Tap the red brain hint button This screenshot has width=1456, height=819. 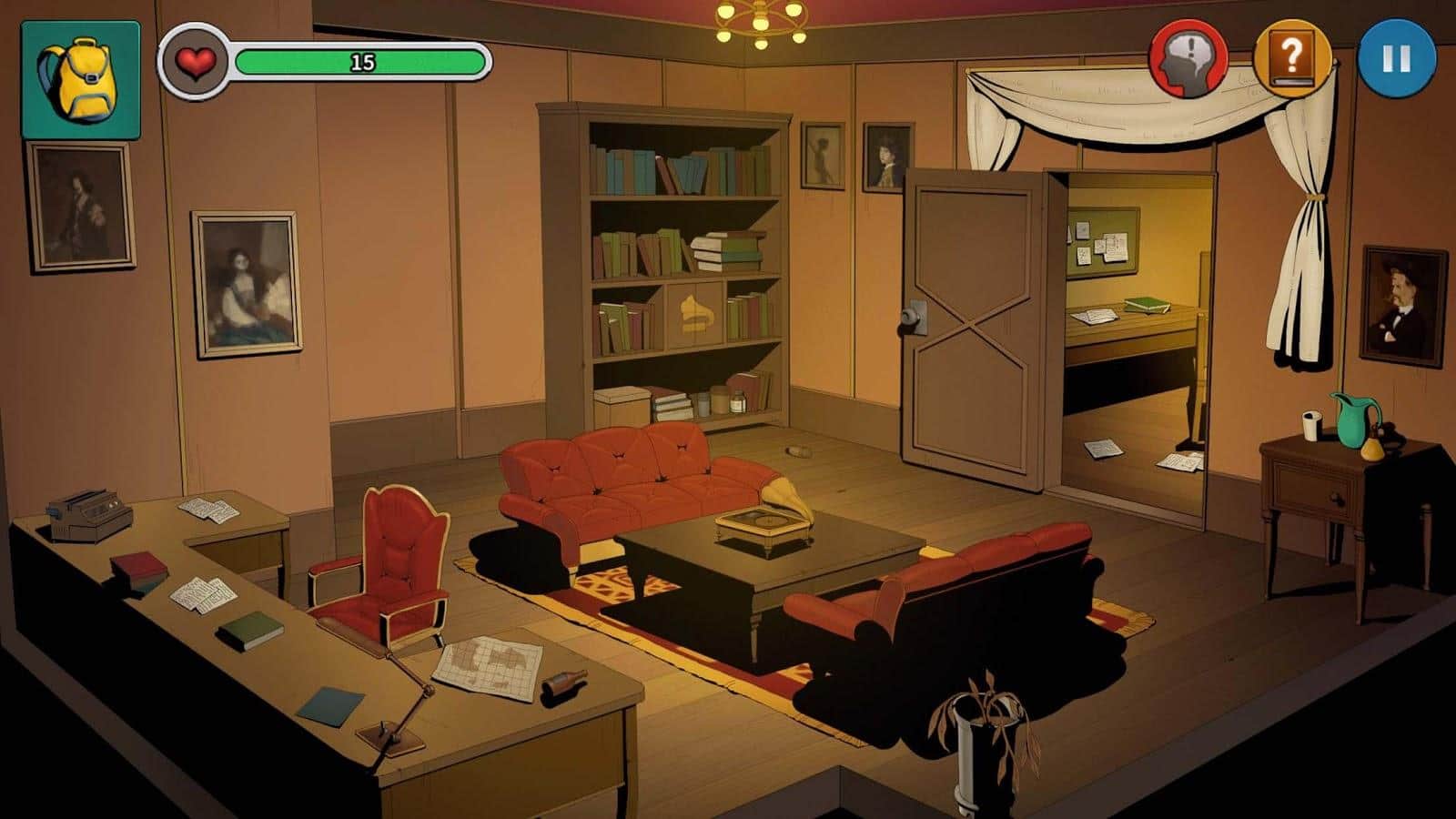(x=1188, y=58)
